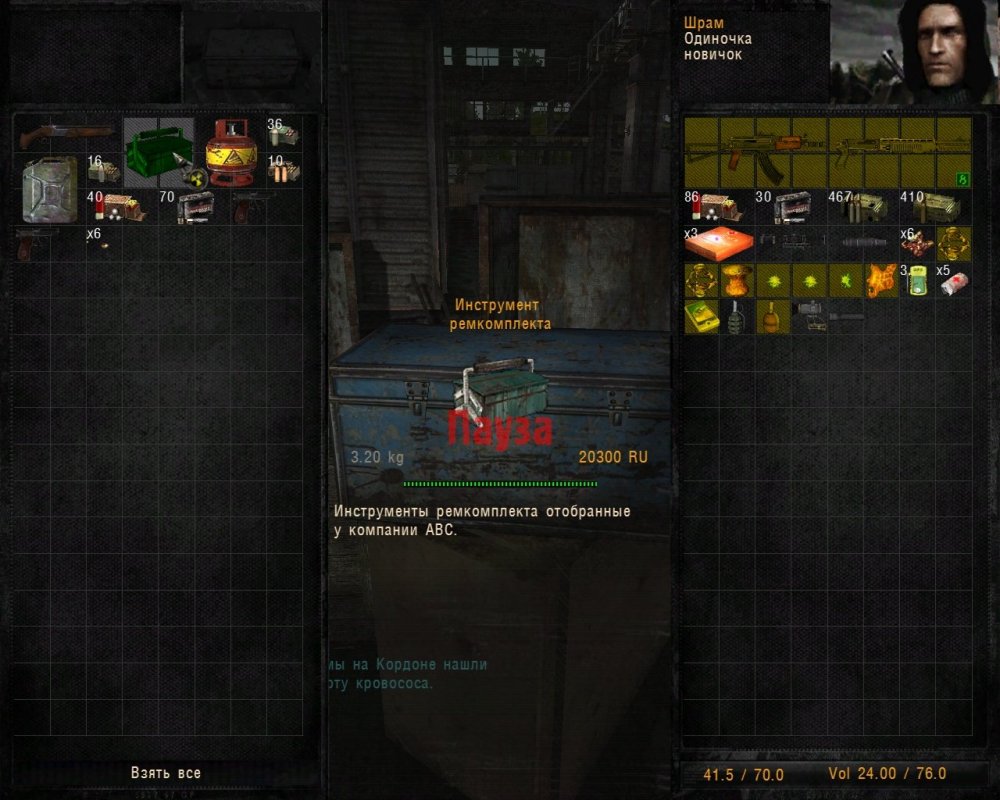Select the meat chunk artifact stack
This screenshot has height=800, width=1000.
pyautogui.click(x=917, y=243)
